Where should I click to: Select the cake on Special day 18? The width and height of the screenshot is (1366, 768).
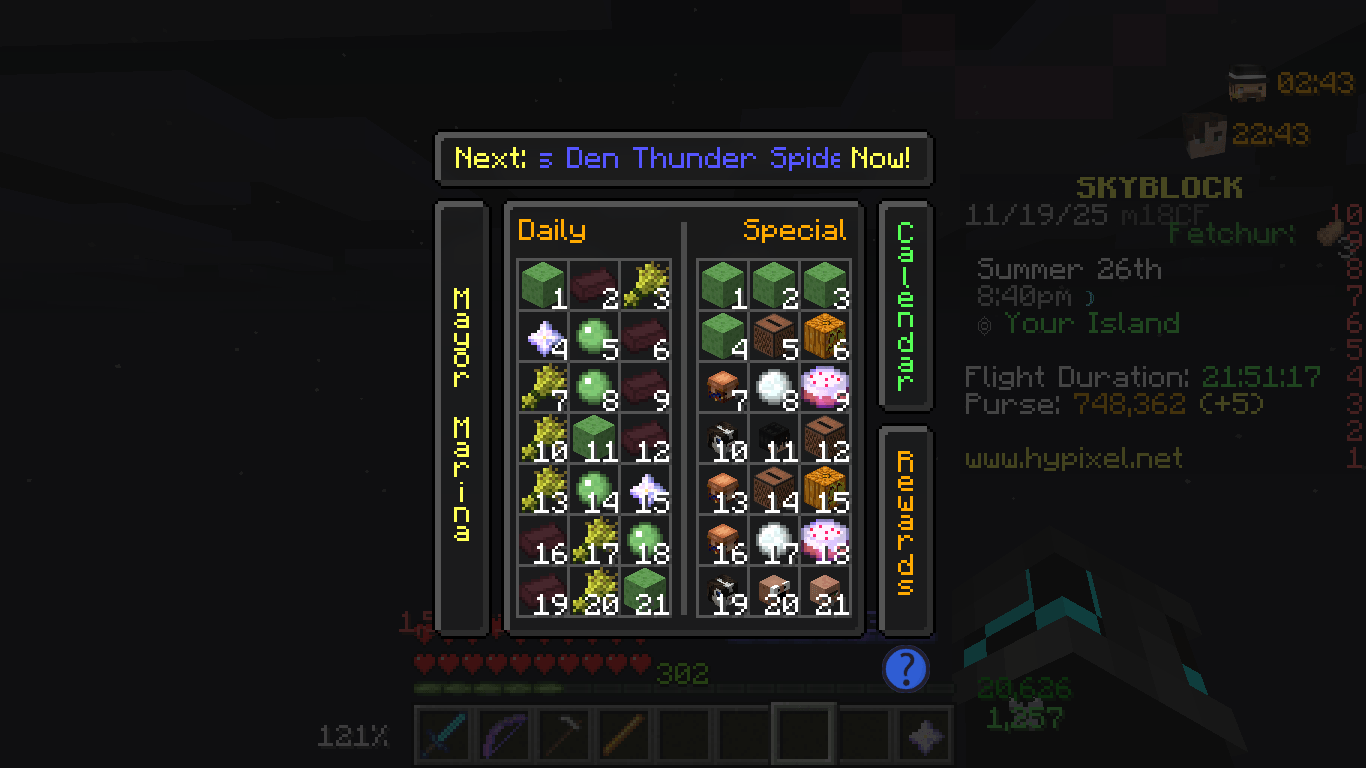pos(824,537)
